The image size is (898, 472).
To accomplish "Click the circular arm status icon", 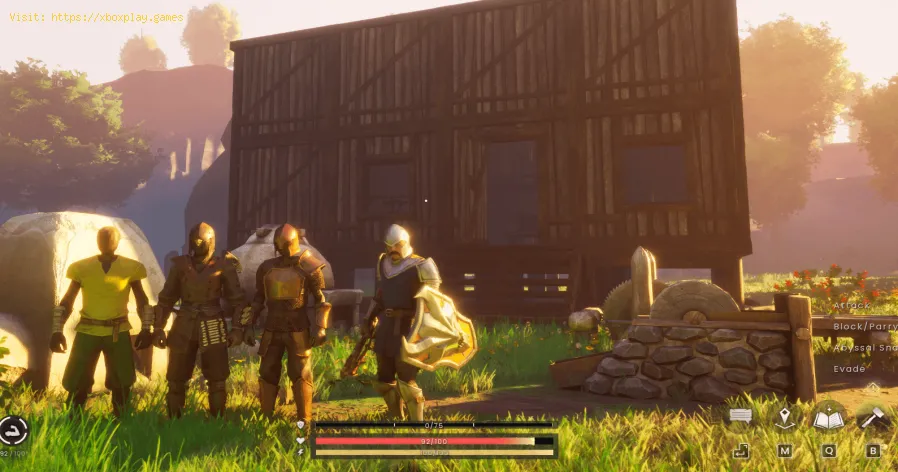I will coord(13,431).
